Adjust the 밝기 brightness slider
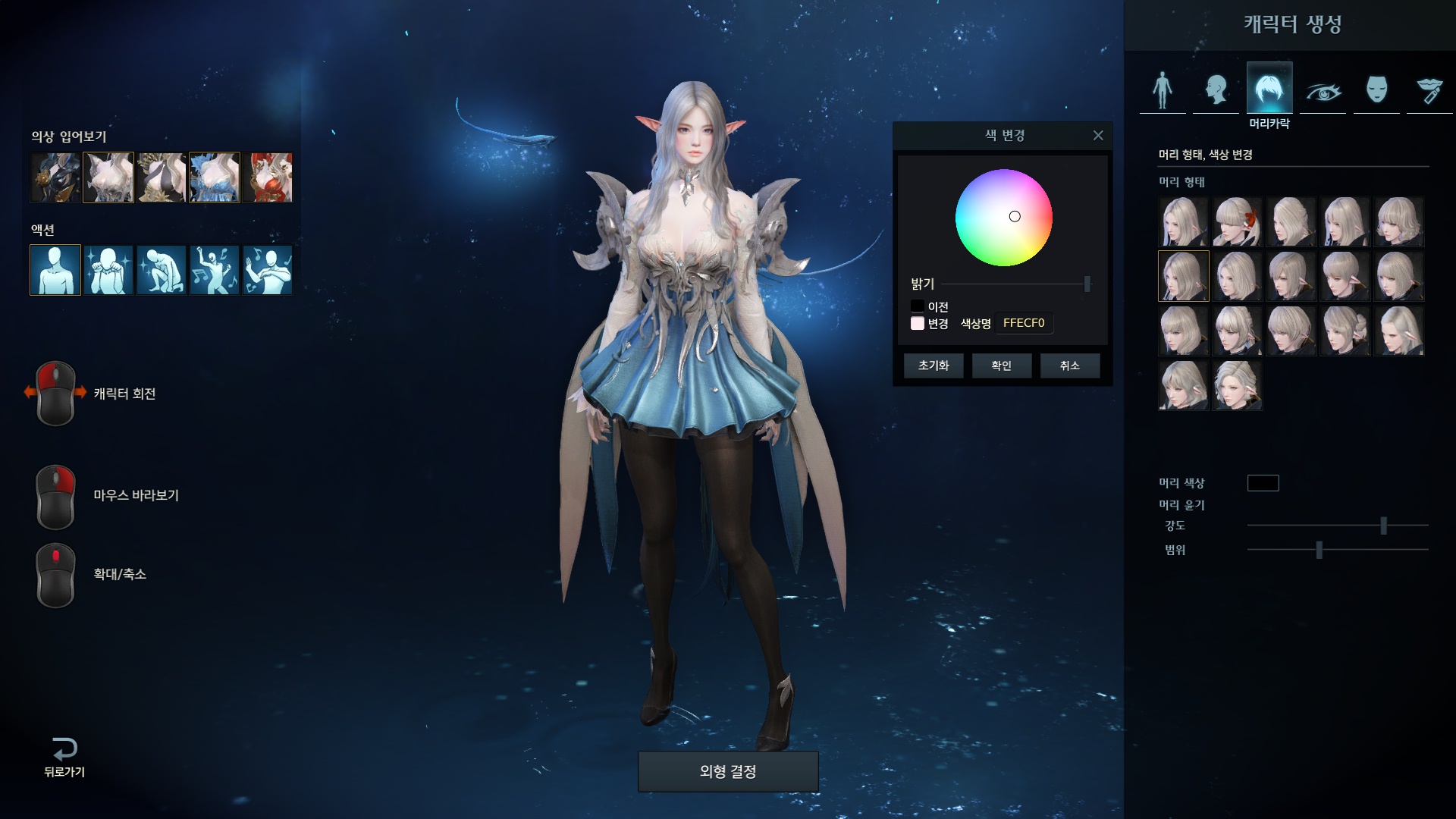Viewport: 1456px width, 819px height. (1087, 284)
